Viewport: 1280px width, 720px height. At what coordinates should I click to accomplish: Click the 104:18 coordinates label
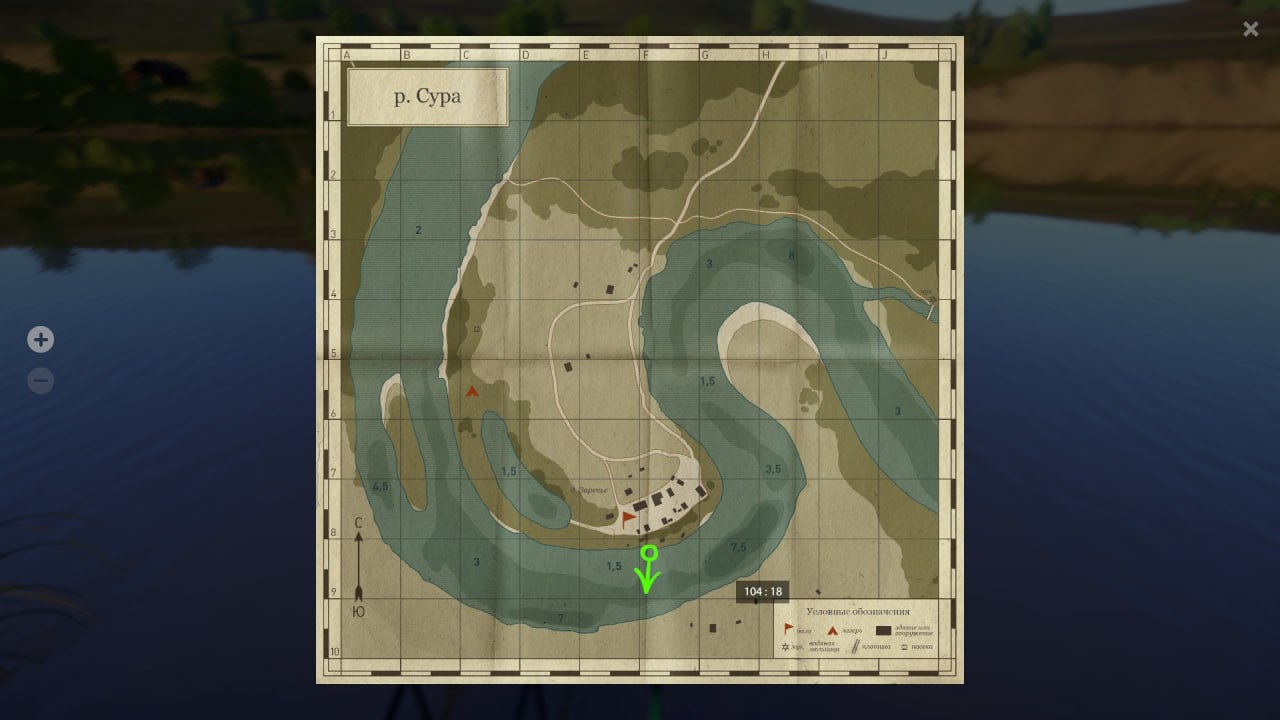[x=762, y=591]
